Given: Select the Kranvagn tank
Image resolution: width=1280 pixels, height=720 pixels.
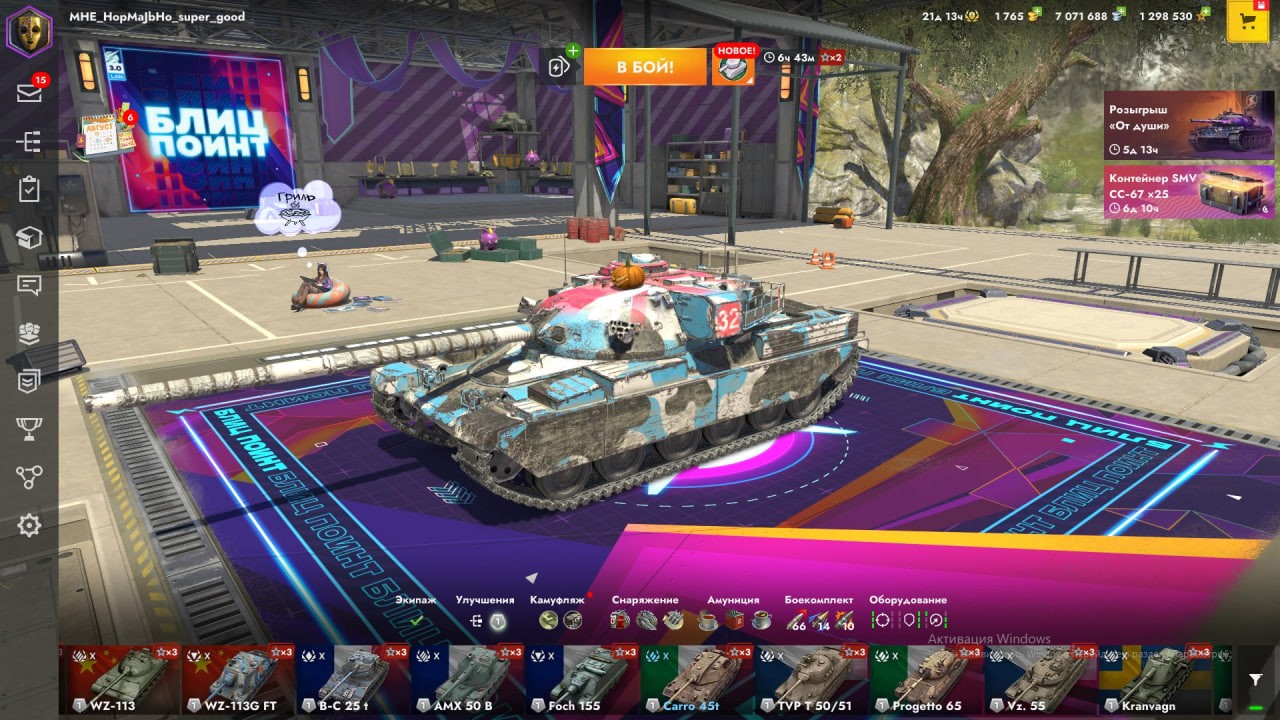Looking at the screenshot, I should click(1155, 678).
